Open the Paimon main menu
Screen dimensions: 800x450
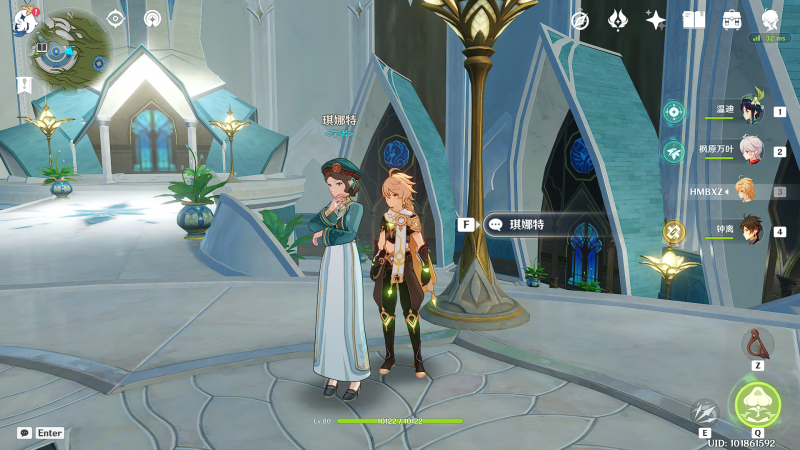(23, 20)
